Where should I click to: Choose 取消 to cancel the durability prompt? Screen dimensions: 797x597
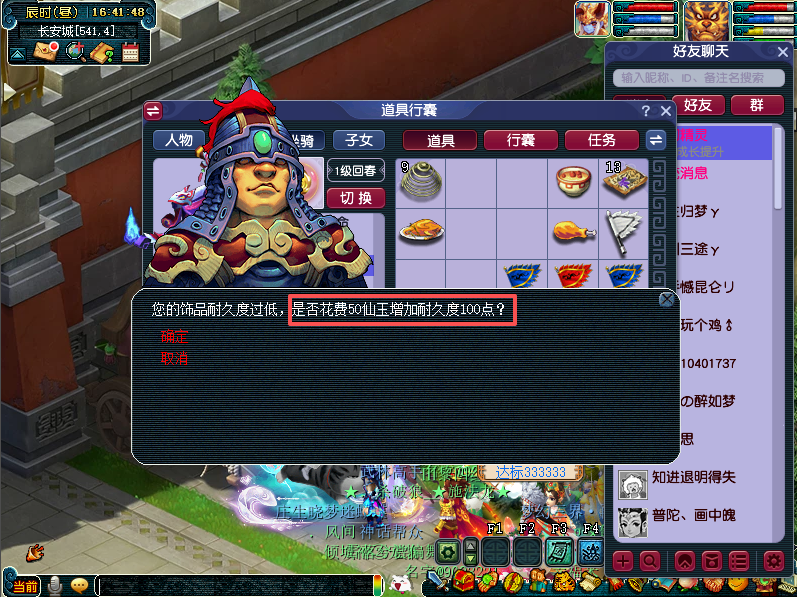tap(175, 358)
